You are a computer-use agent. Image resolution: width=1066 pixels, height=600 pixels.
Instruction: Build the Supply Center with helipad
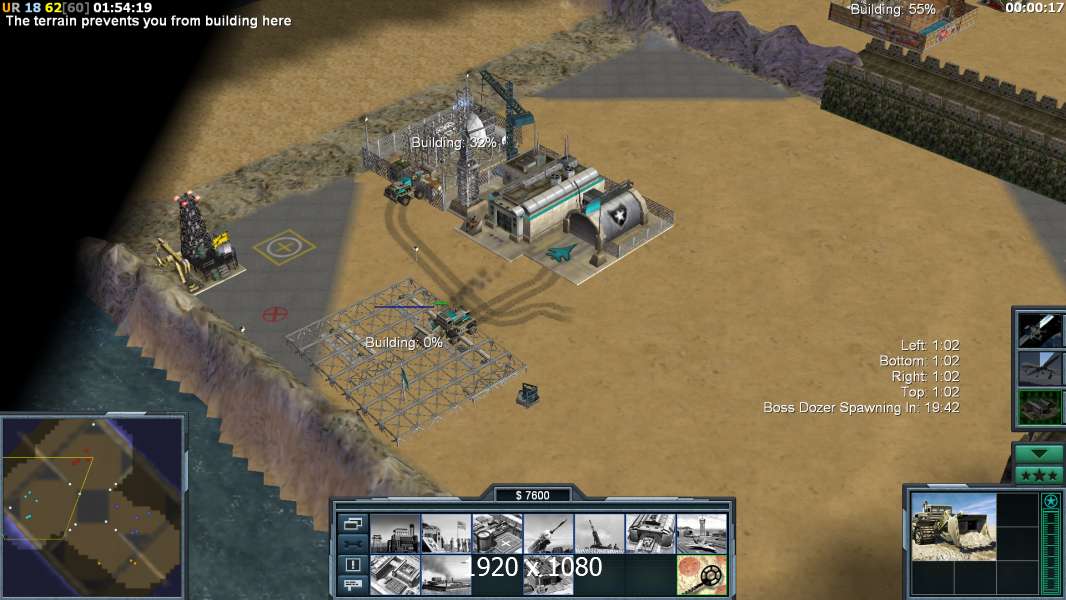tap(497, 534)
